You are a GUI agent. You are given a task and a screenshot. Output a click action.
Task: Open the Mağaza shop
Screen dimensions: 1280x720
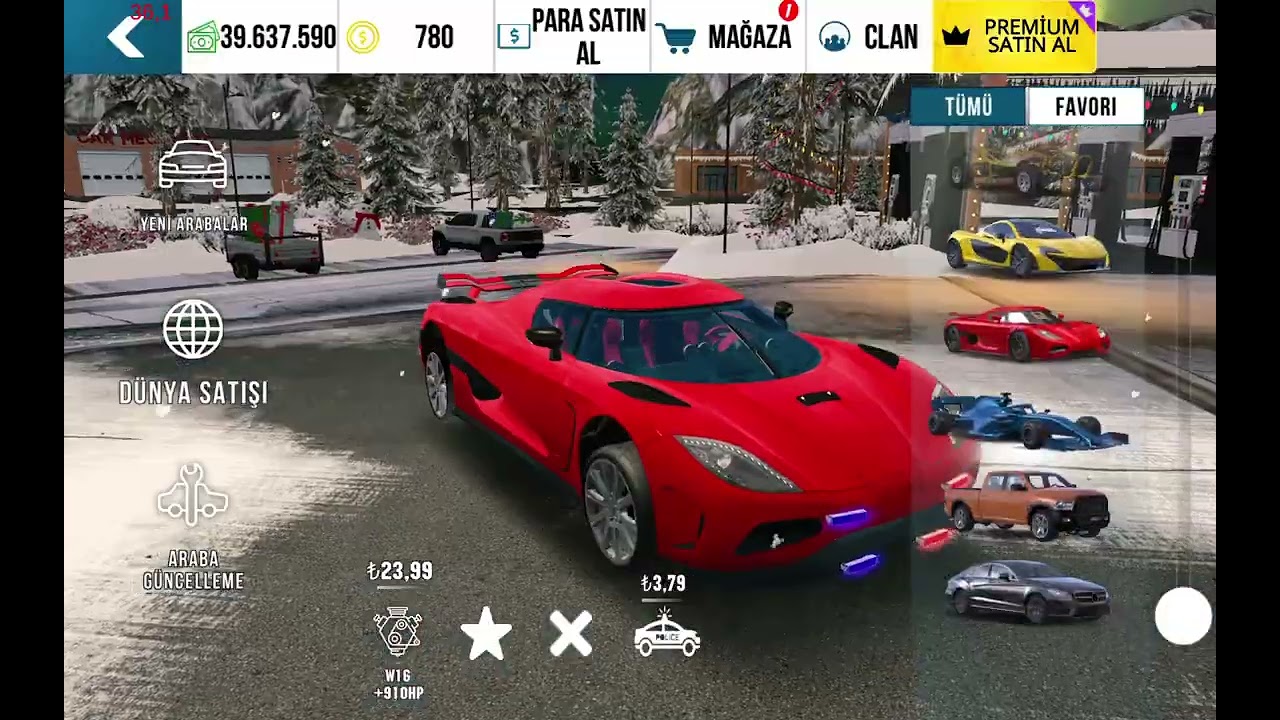click(x=727, y=37)
